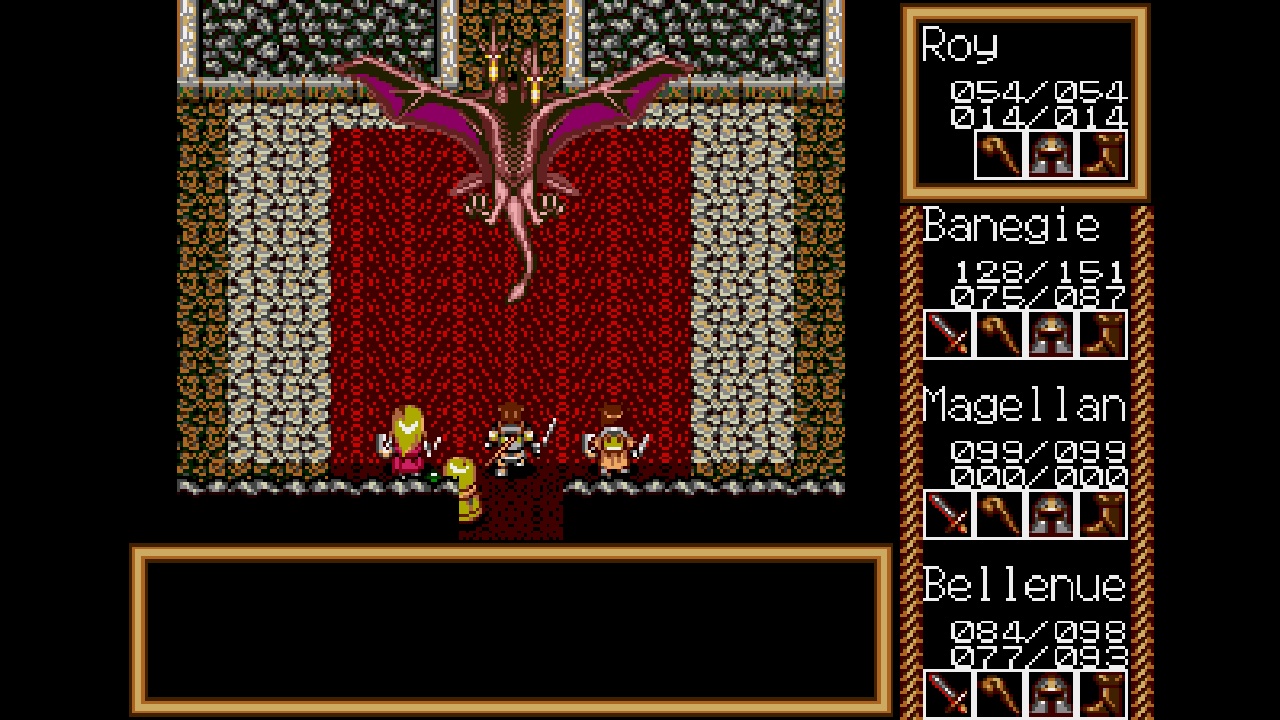Select Magellan's boots icon

click(1102, 514)
